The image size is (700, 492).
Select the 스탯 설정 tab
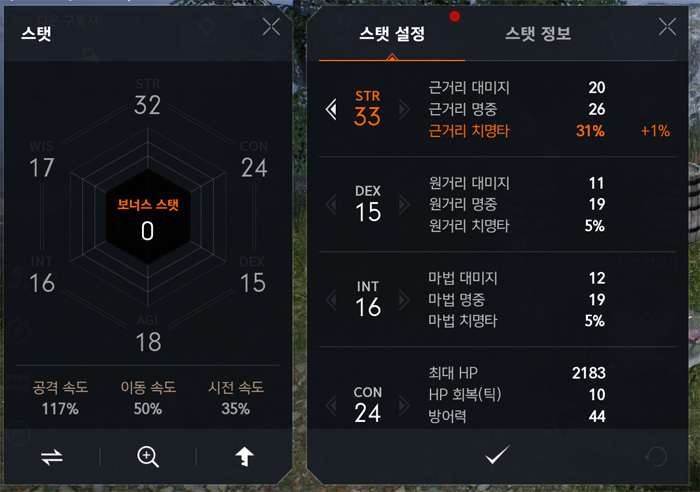(x=392, y=34)
